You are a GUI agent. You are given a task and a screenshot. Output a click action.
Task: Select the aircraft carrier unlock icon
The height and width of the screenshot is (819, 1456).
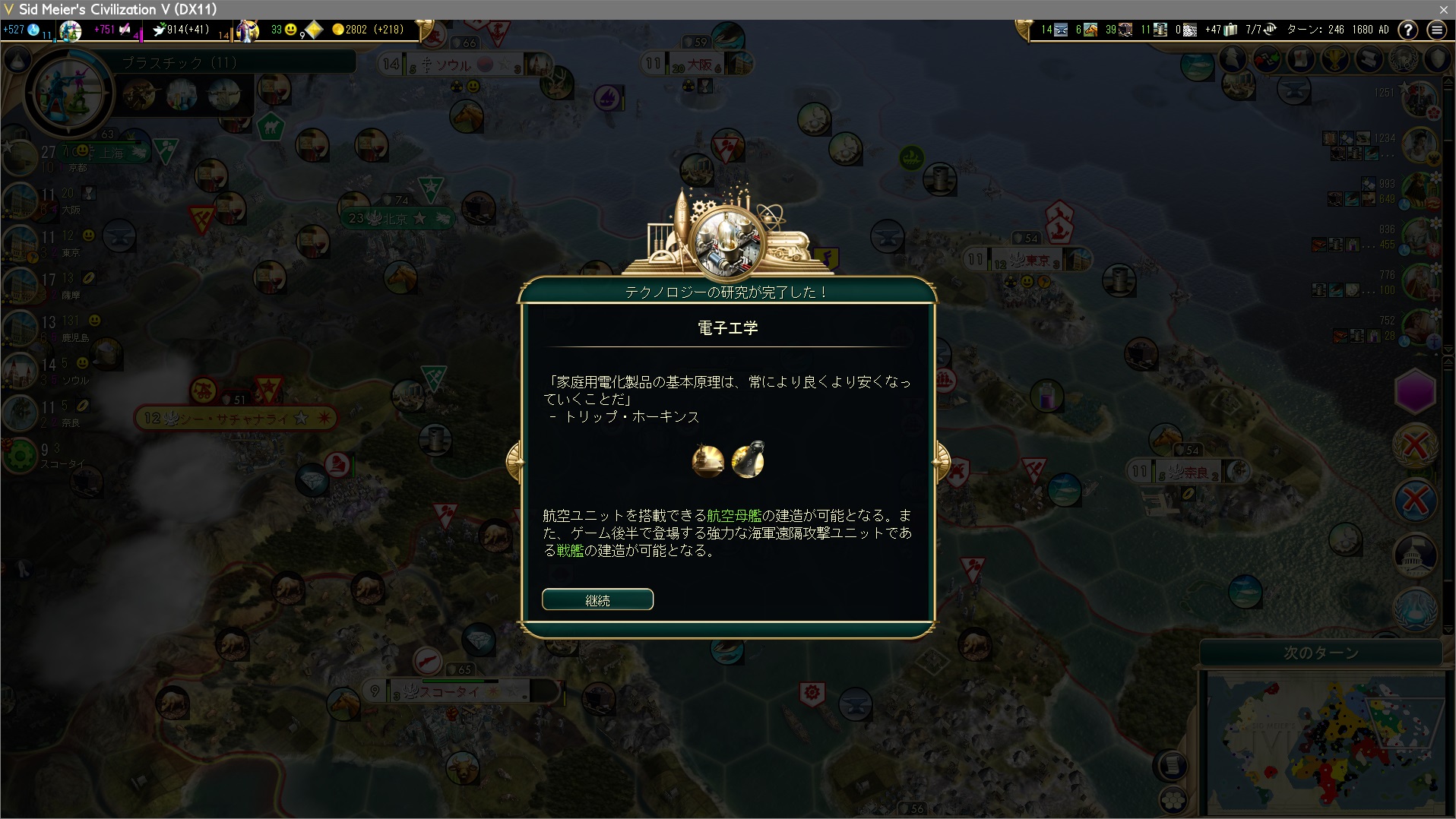(x=707, y=460)
